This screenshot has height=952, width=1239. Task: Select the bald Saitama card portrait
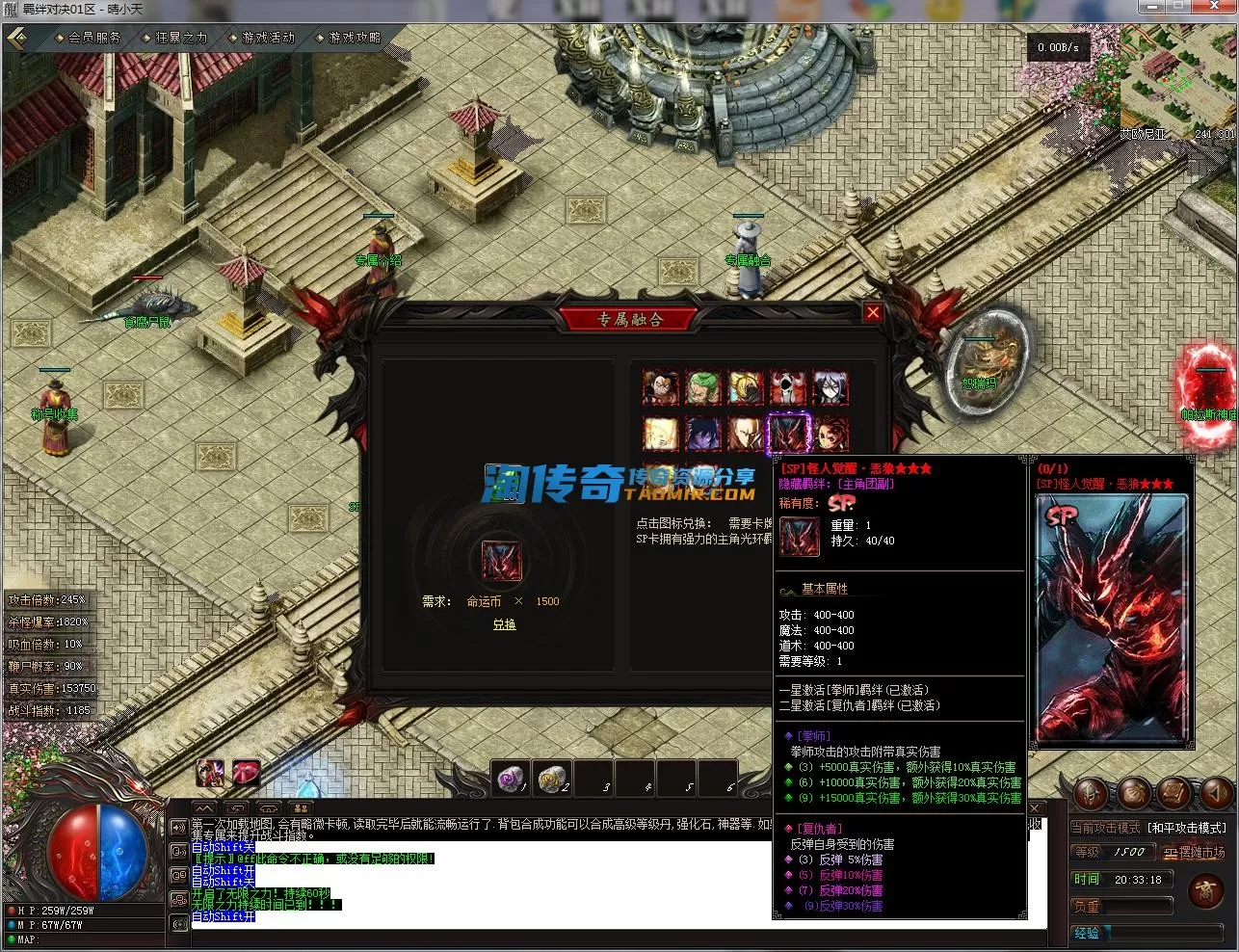pyautogui.click(x=746, y=434)
